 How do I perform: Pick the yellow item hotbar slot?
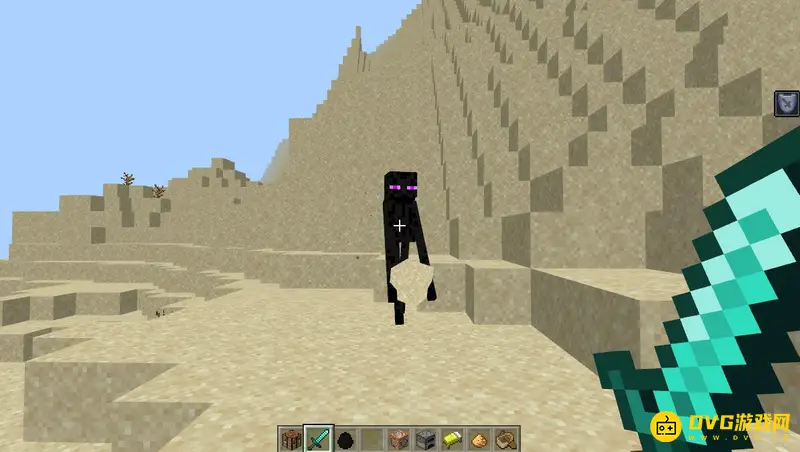tap(453, 438)
